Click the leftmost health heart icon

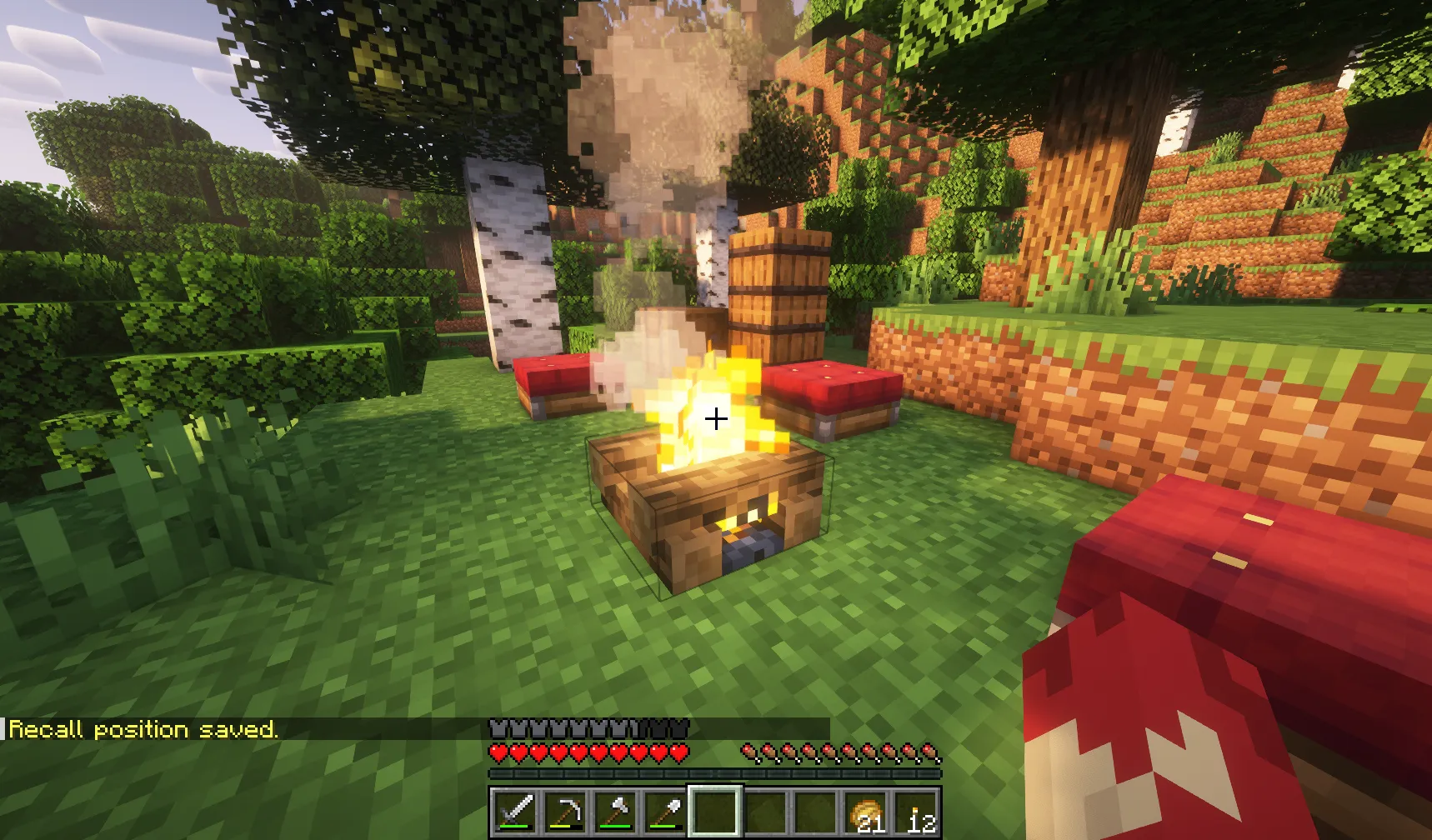pyautogui.click(x=497, y=752)
